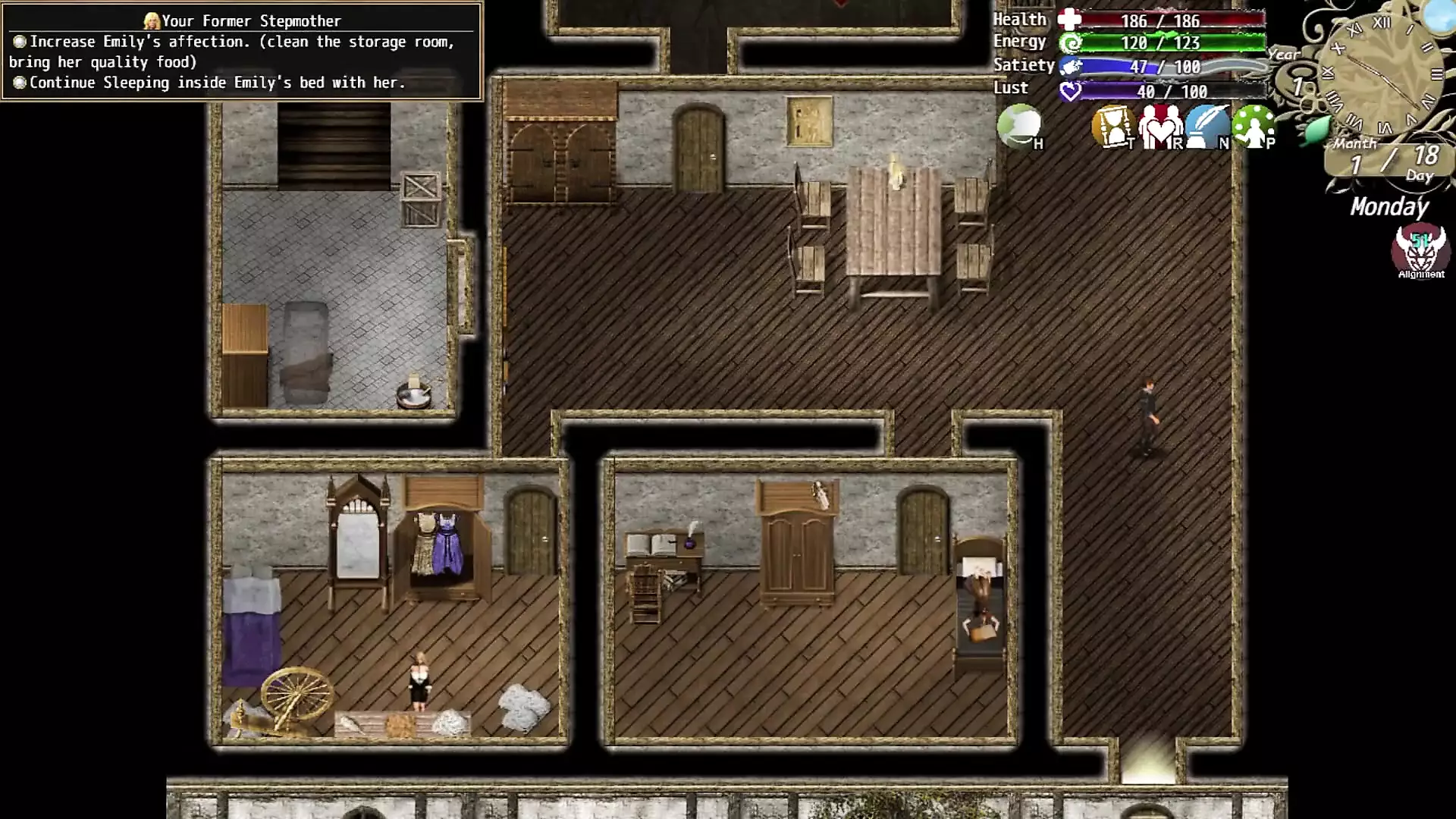1456x819 pixels.
Task: Open the demon-mask Alignment icon
Action: pos(1420,250)
